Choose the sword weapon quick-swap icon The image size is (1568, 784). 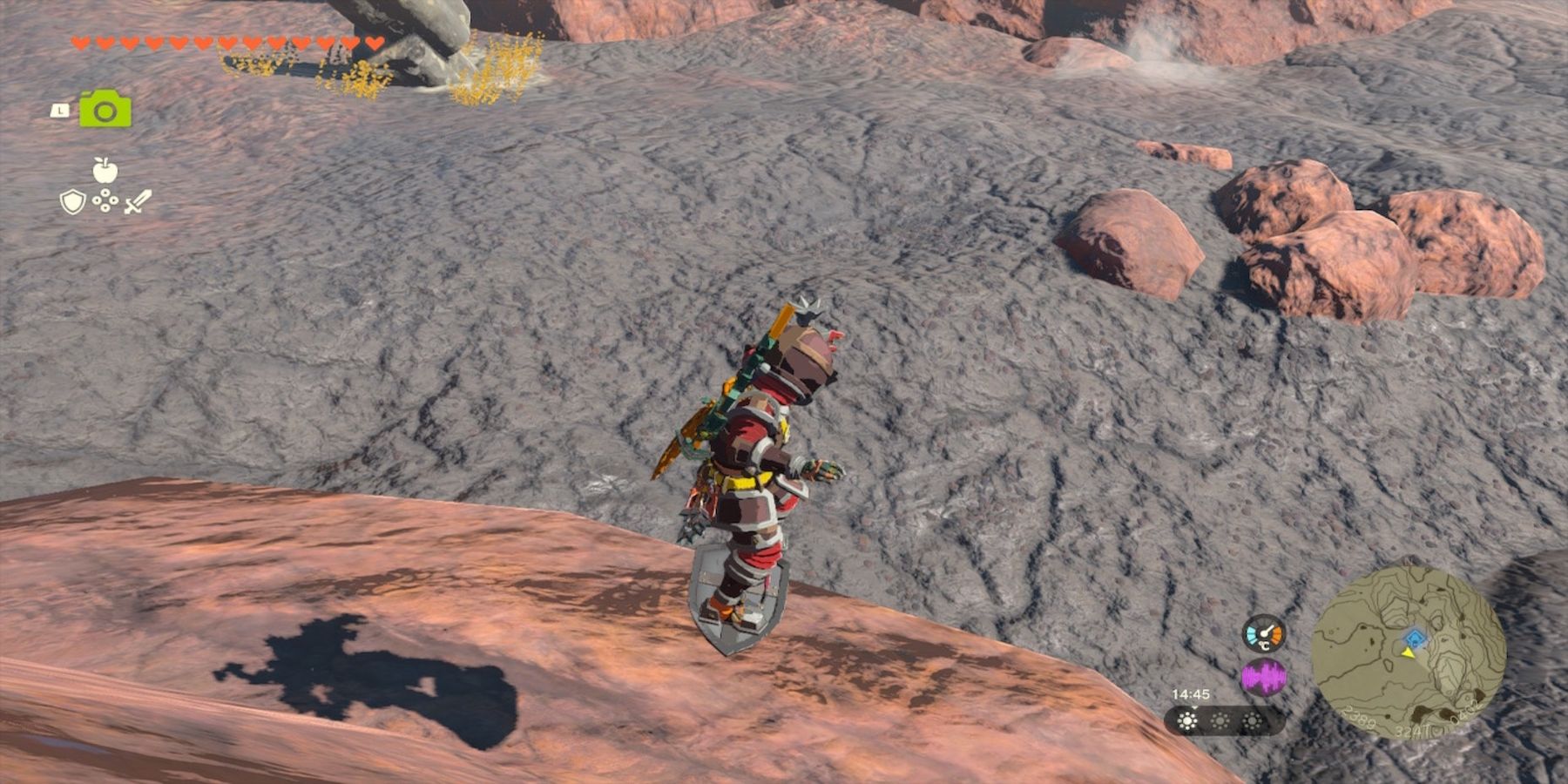138,202
